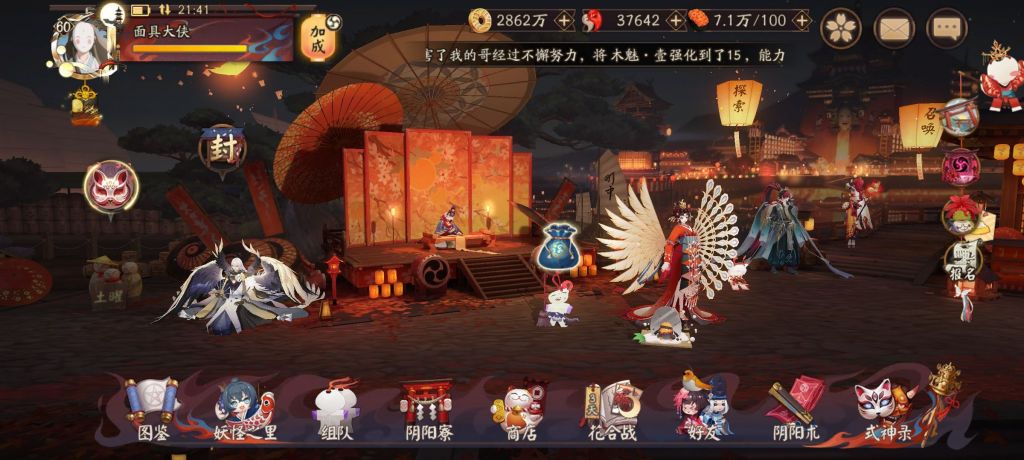This screenshot has height=460, width=1024.
Task: Open the mail envelope inbox
Action: (x=894, y=28)
